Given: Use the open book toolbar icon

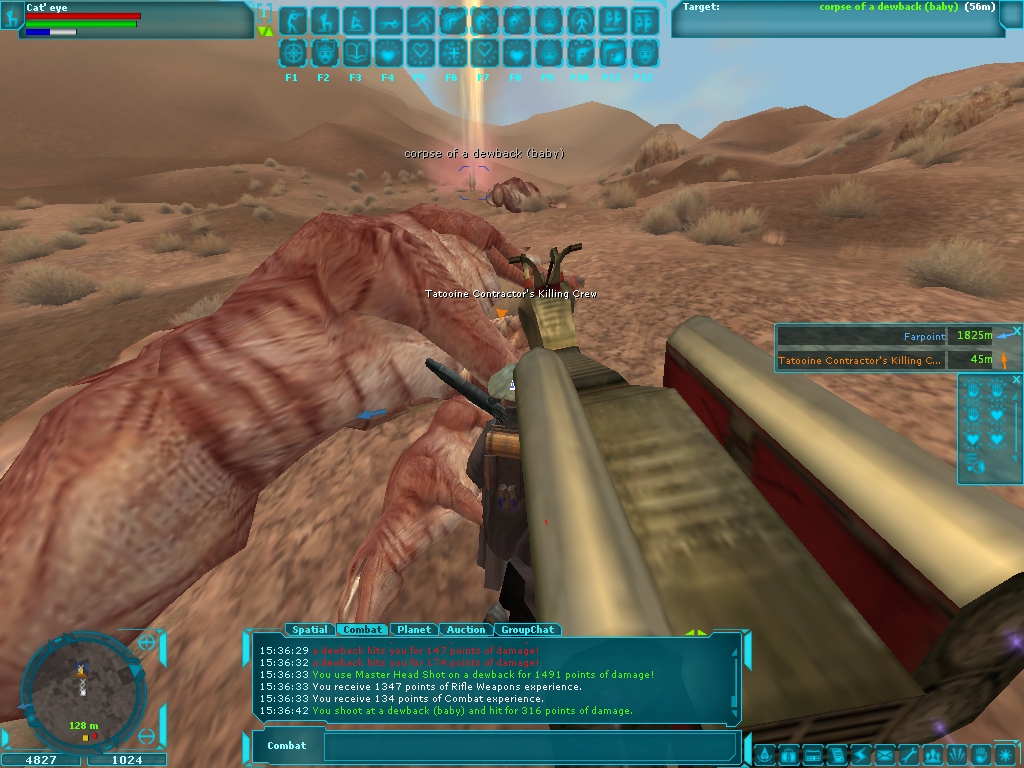Looking at the screenshot, I should pos(357,53).
